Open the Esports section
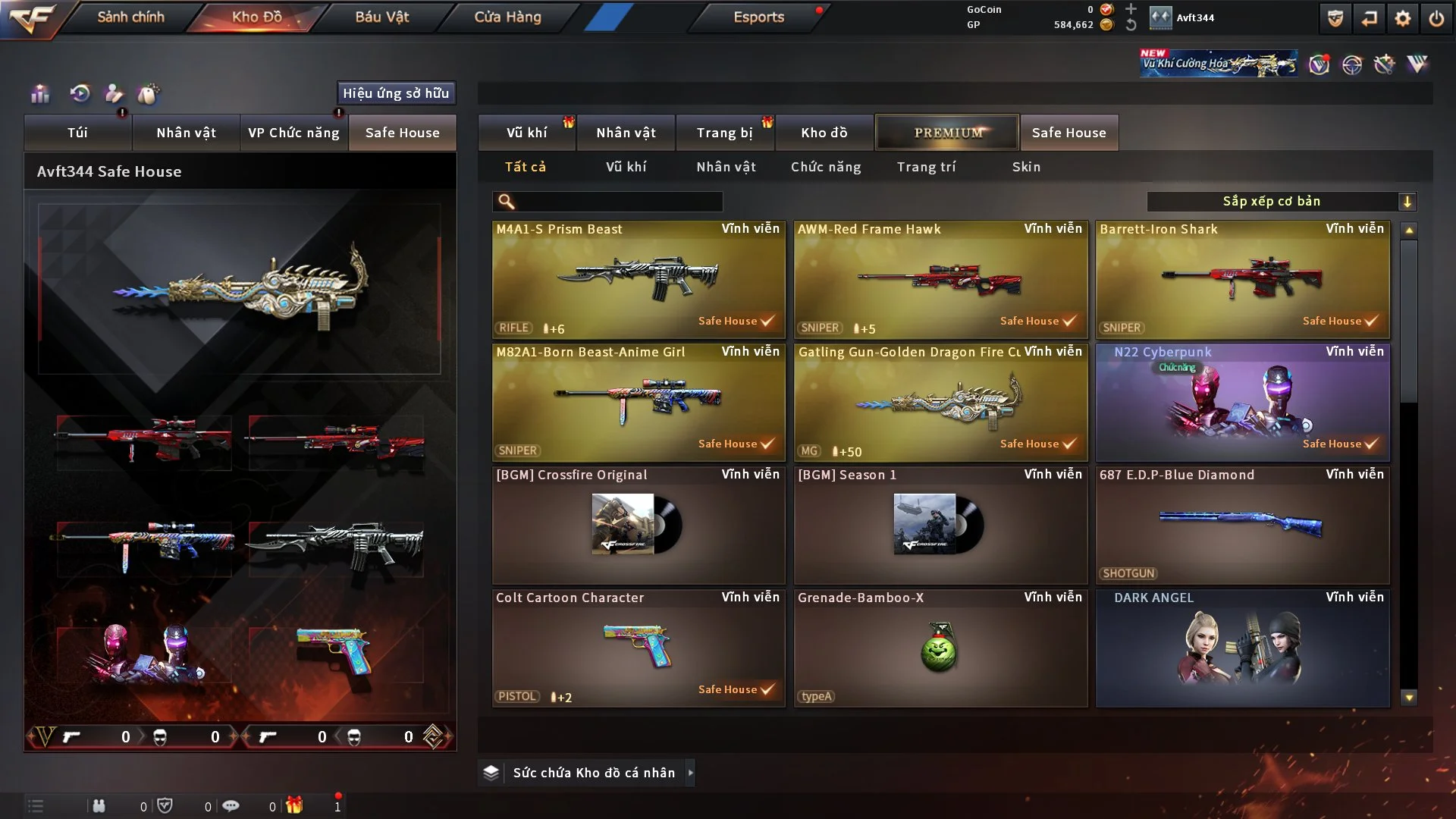 (x=758, y=17)
